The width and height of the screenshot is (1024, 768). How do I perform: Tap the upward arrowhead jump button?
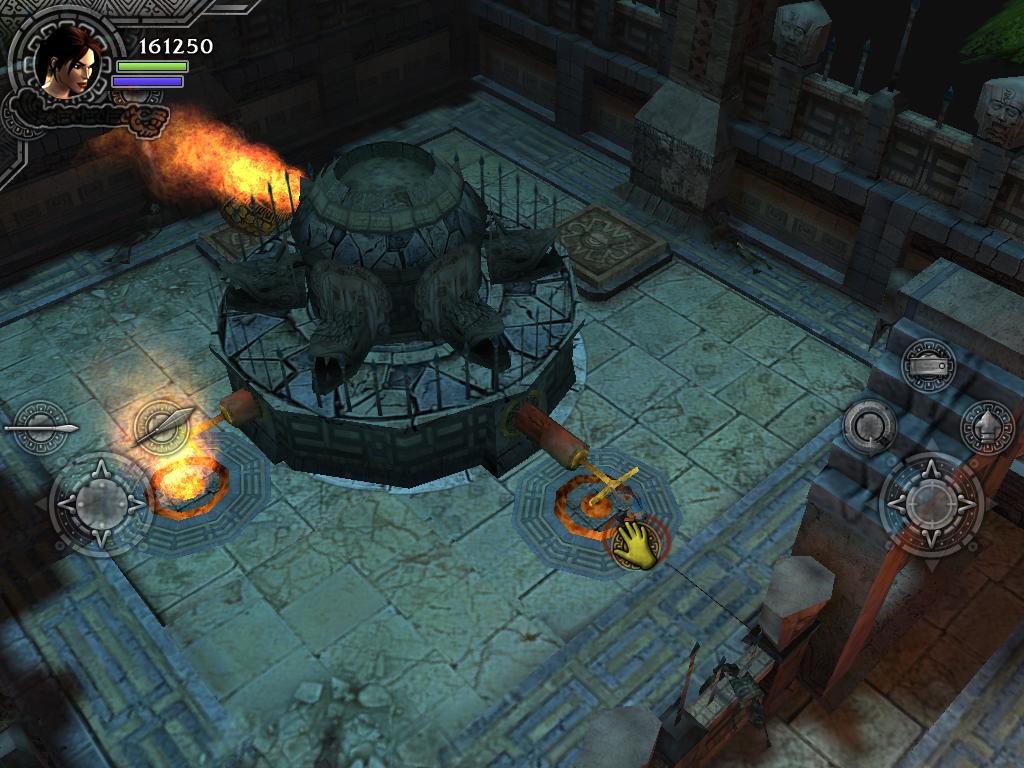point(986,427)
